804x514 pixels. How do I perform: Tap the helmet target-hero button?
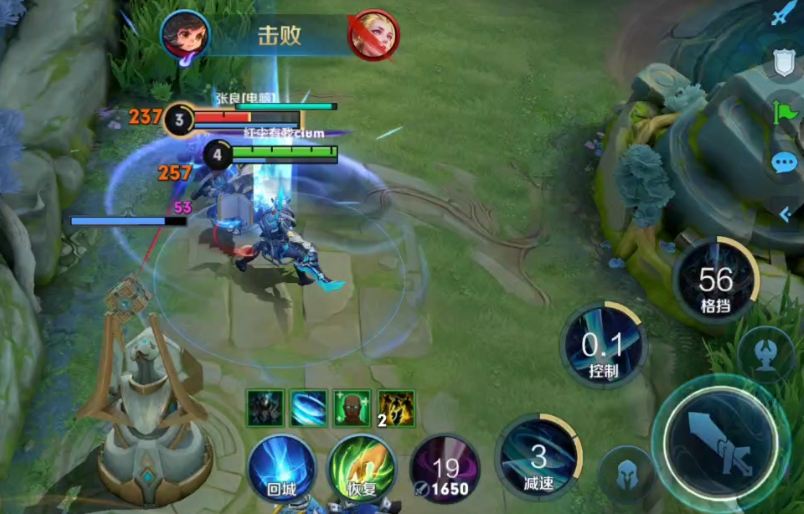(x=625, y=475)
